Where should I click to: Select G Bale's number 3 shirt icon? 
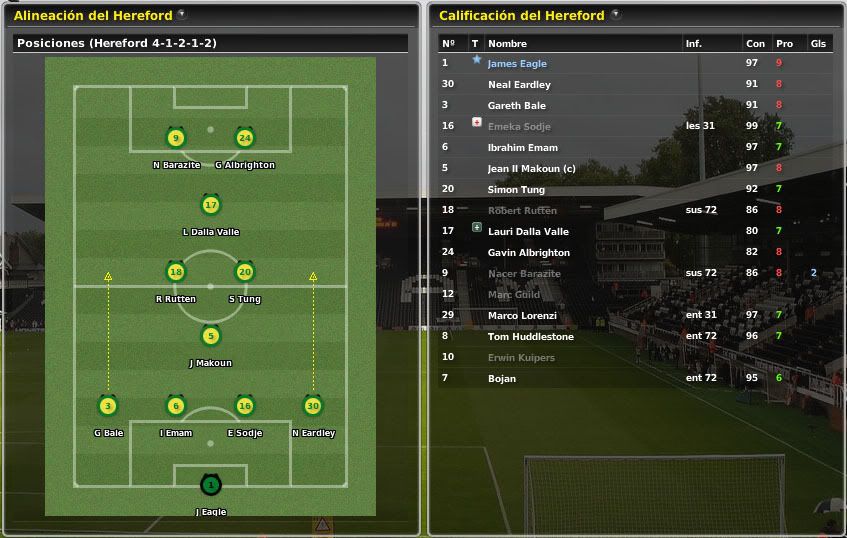click(108, 406)
